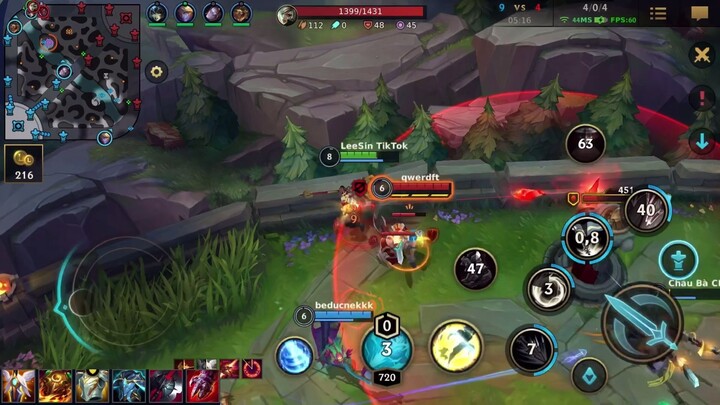The image size is (720, 405).
Task: Tap the sword basic attack button
Action: point(642,322)
